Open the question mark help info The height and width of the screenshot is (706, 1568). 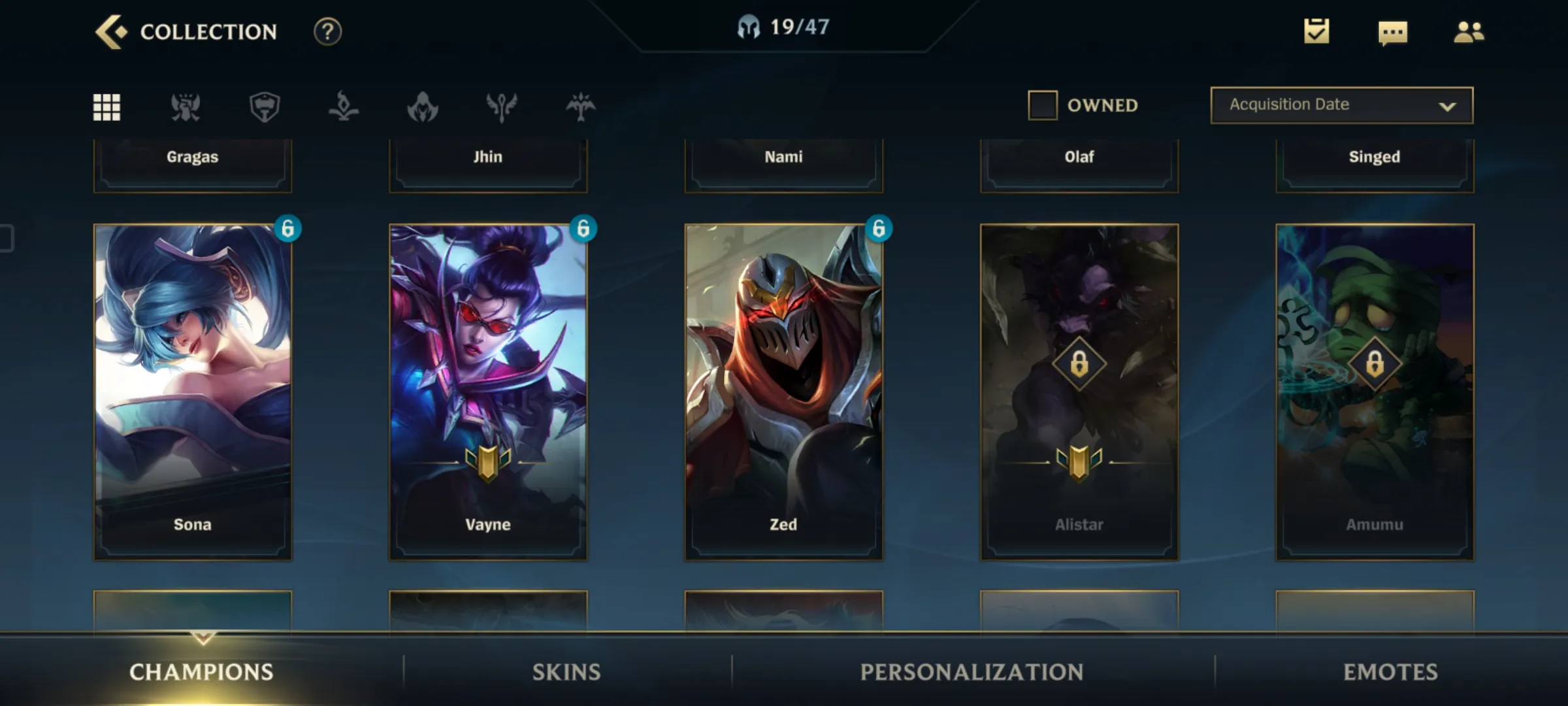click(x=327, y=31)
